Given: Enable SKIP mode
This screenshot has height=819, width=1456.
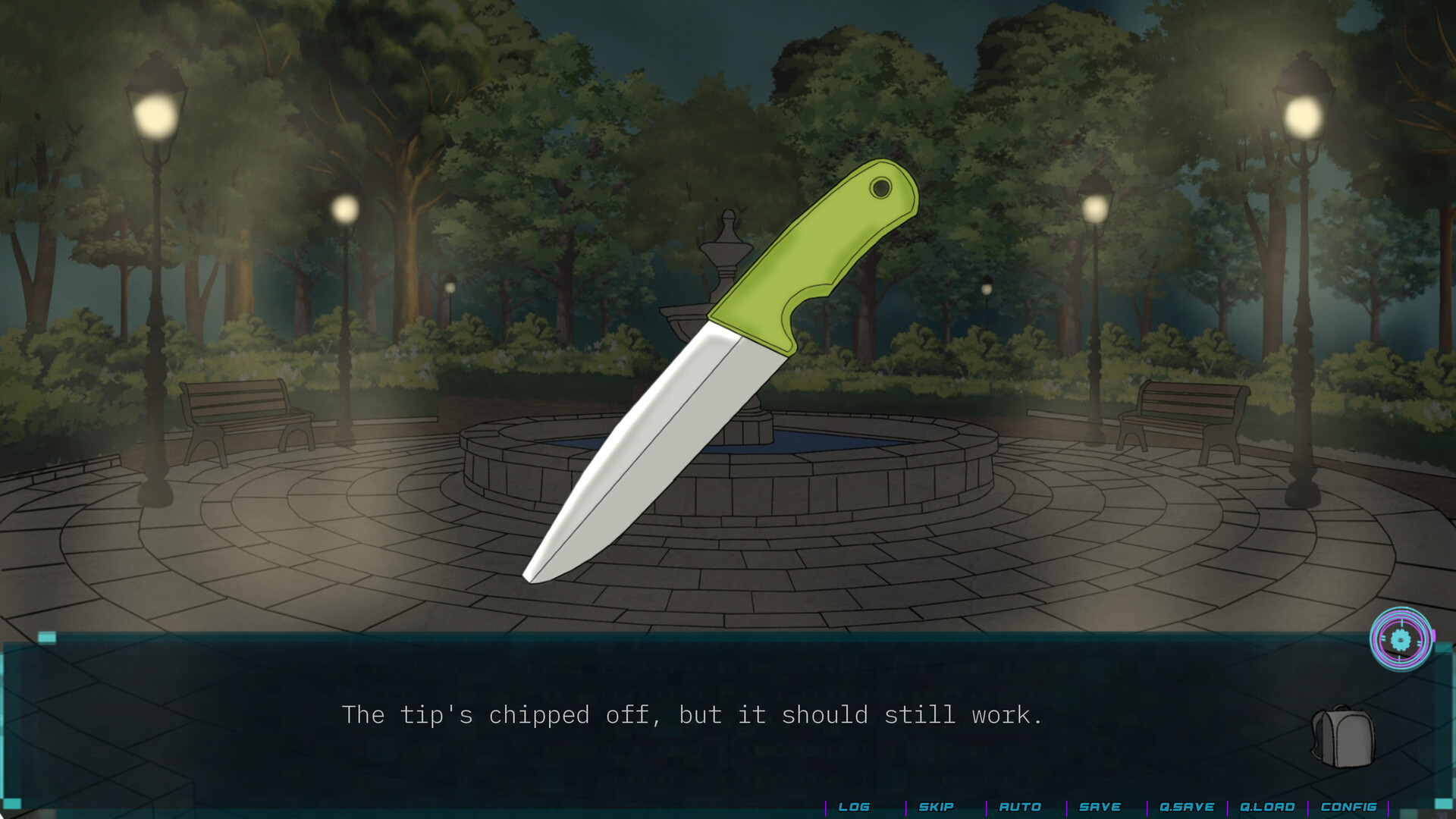Looking at the screenshot, I should (936, 806).
